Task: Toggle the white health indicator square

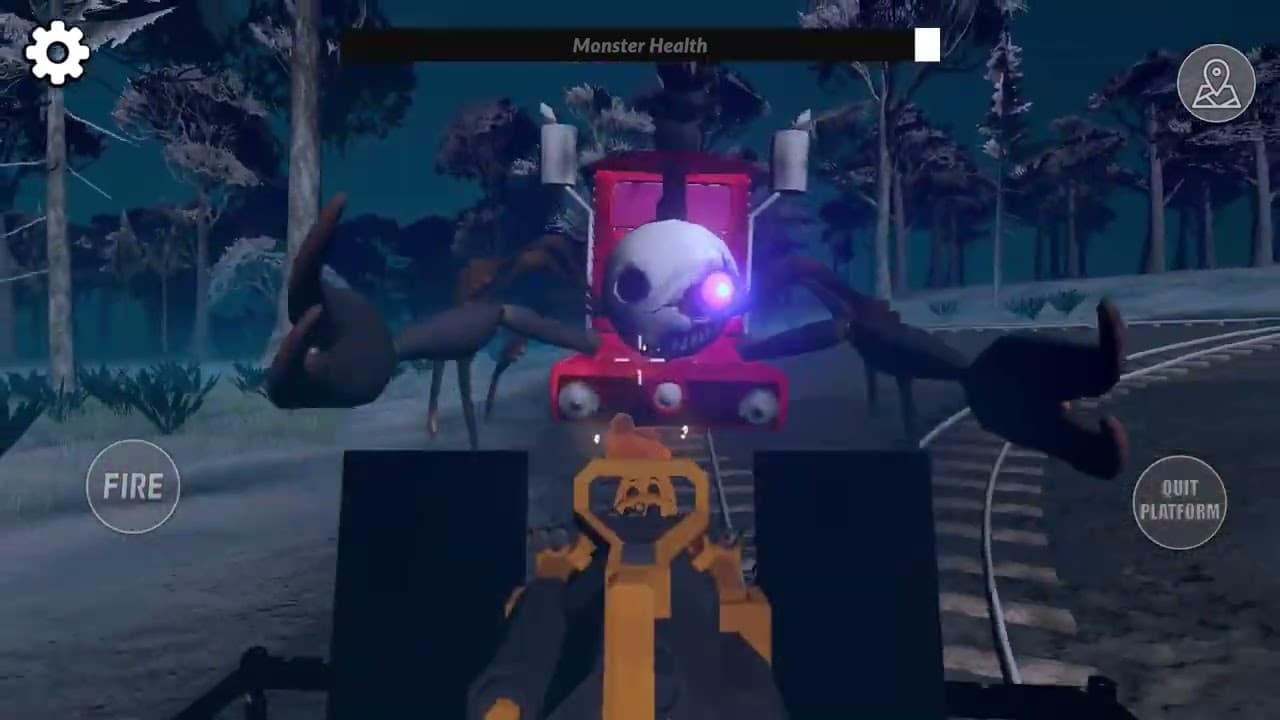Action: 927,46
